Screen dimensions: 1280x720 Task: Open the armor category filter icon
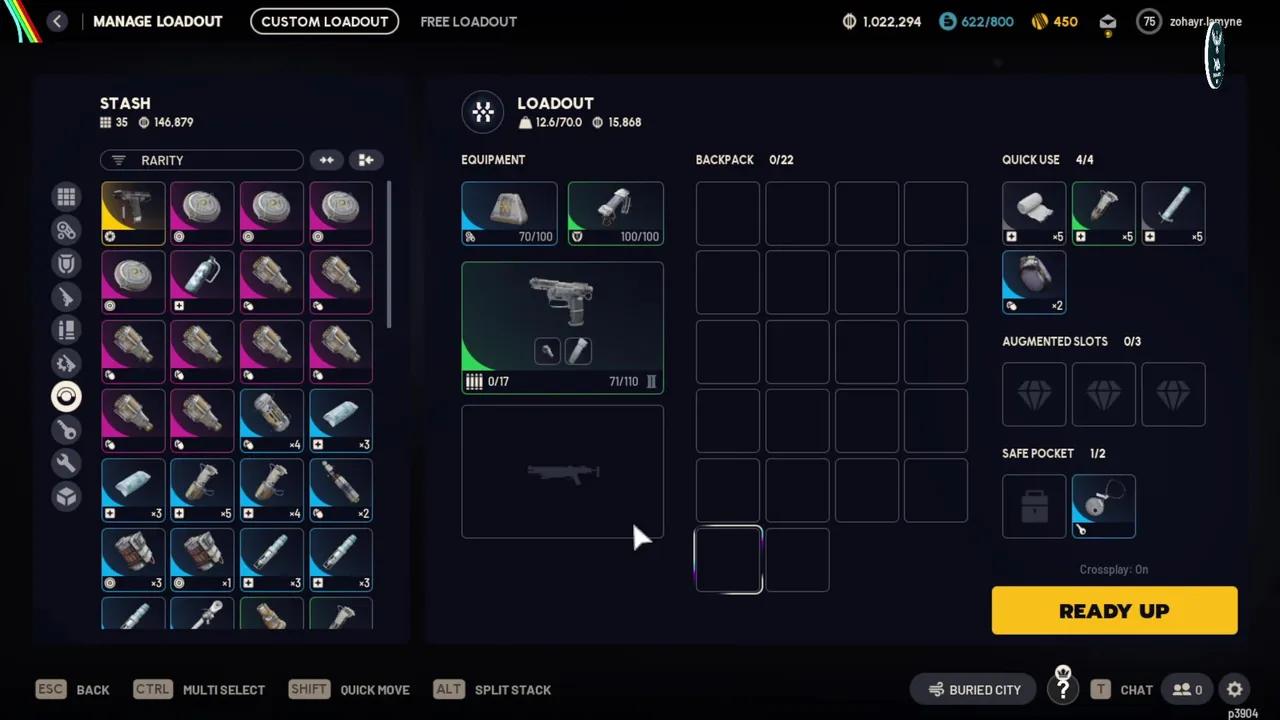coord(66,263)
